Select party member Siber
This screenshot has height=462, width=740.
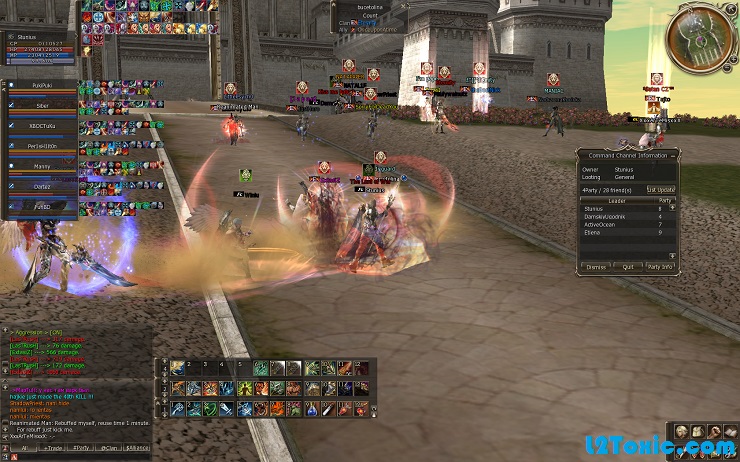[42, 105]
